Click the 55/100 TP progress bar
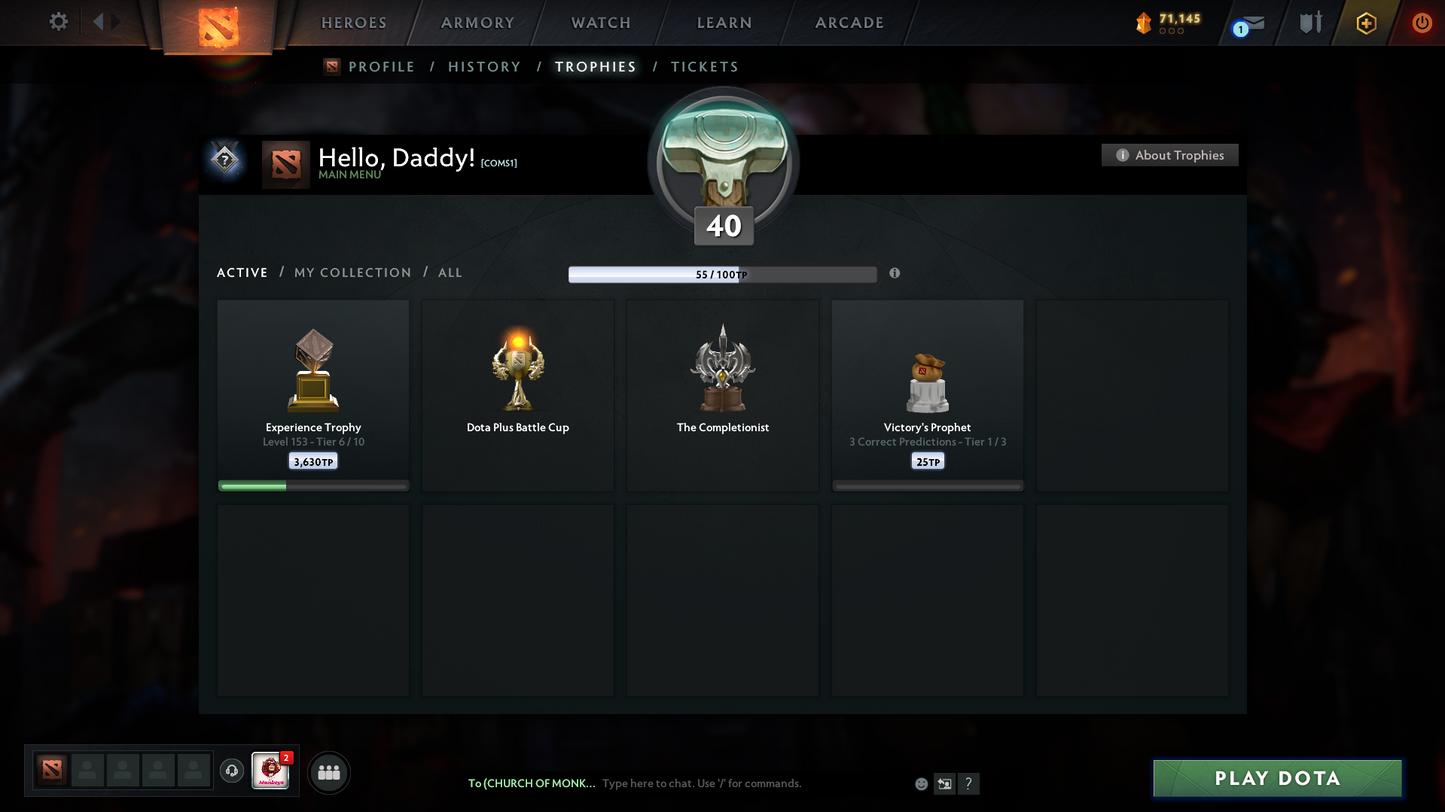Viewport: 1445px width, 812px height. 722,273
